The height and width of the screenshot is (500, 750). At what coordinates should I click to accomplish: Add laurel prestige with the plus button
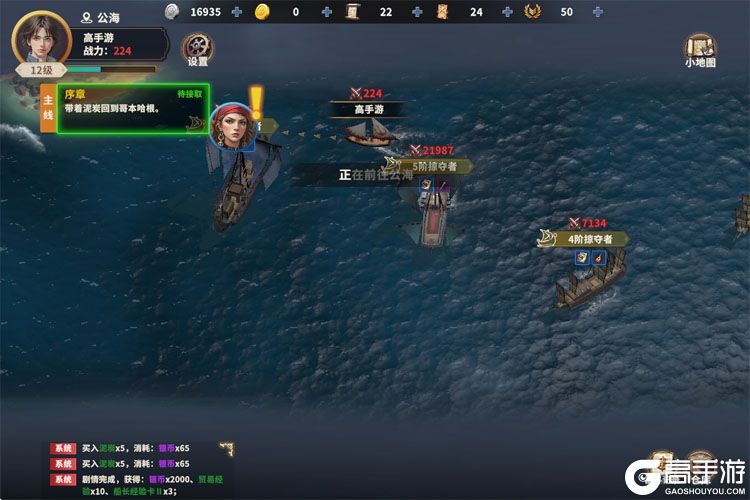click(597, 12)
